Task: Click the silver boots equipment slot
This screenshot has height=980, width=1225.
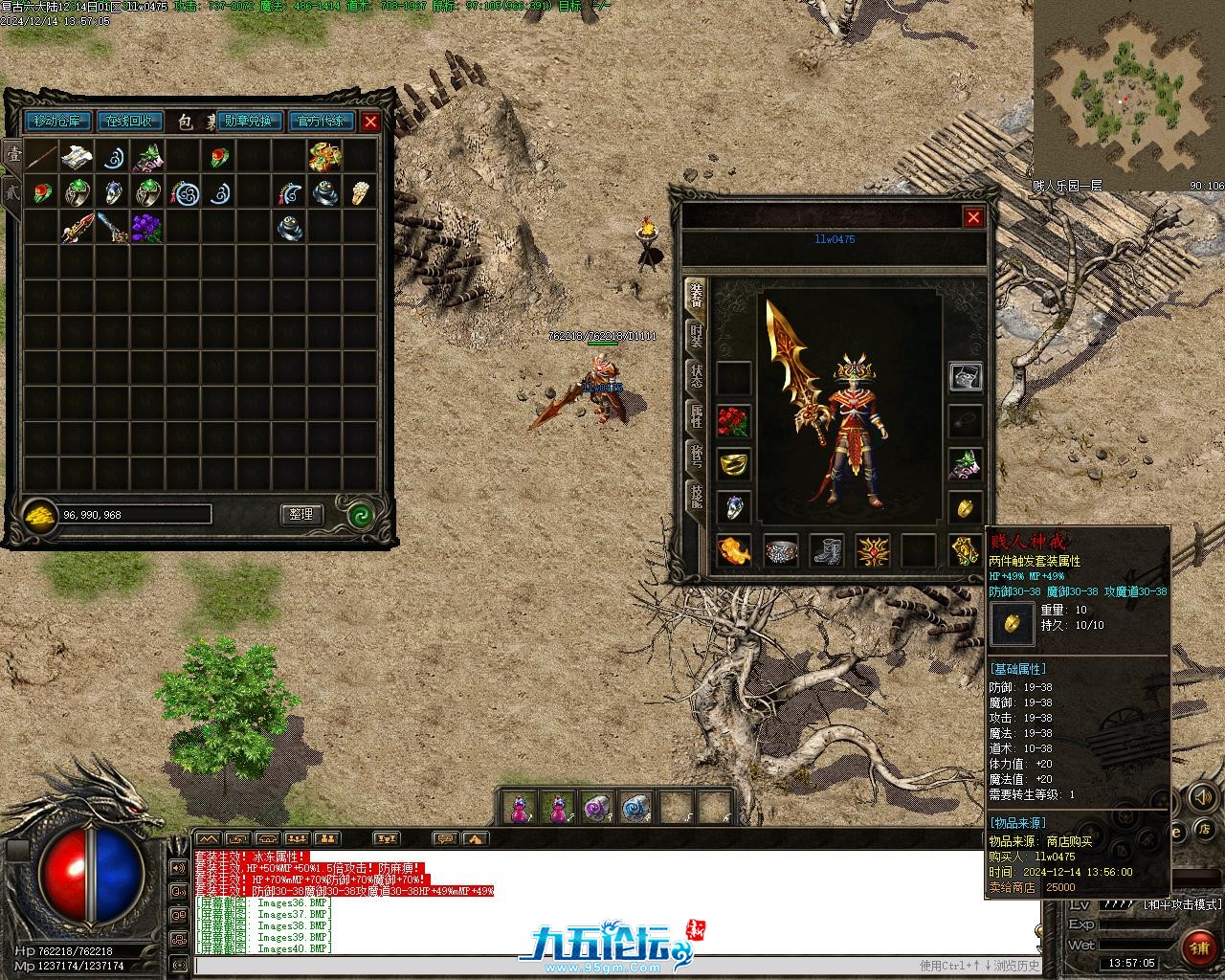Action: (x=827, y=550)
